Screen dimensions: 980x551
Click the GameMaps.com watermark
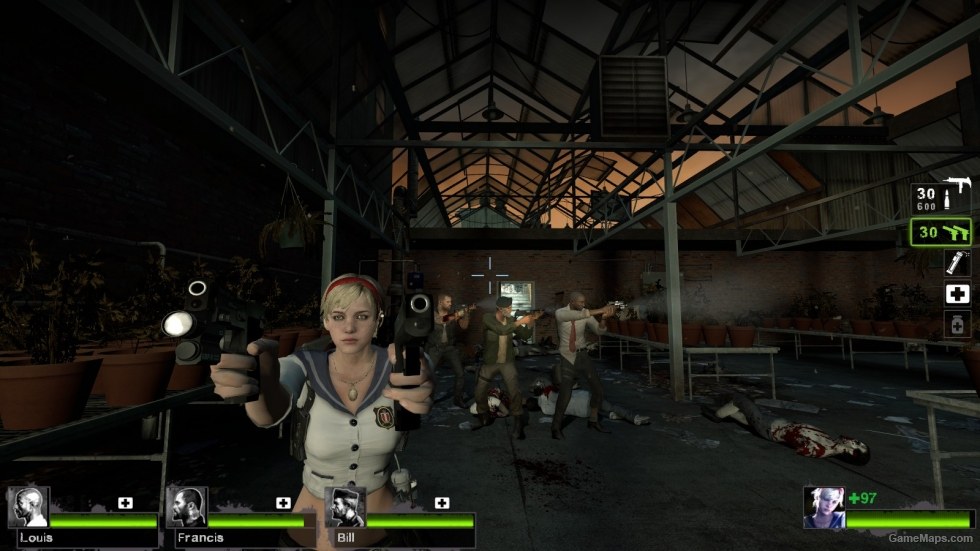pyautogui.click(x=932, y=538)
